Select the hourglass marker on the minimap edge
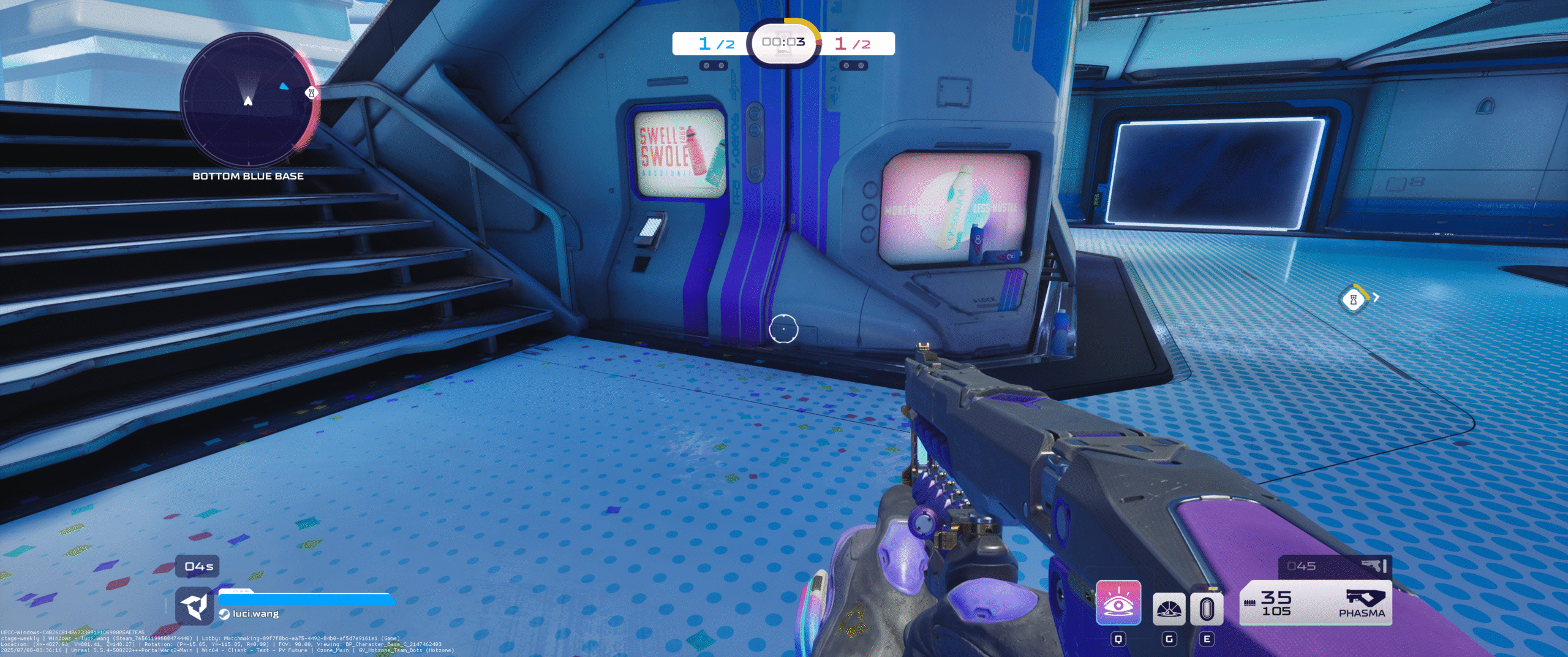Viewport: 1568px width, 657px height. coord(311,93)
